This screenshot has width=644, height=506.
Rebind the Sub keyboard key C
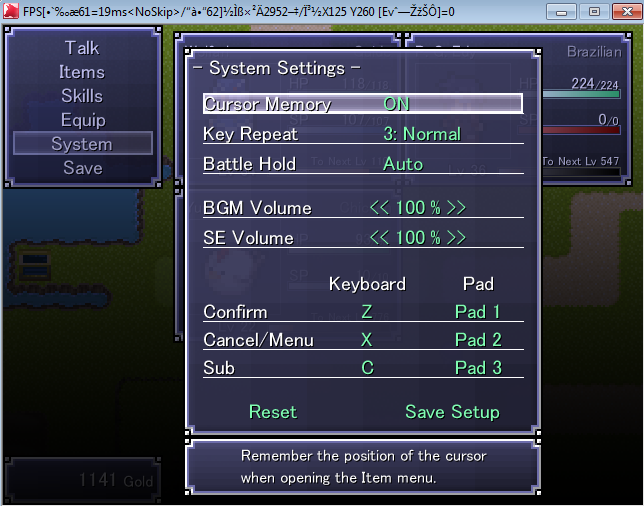(x=367, y=368)
